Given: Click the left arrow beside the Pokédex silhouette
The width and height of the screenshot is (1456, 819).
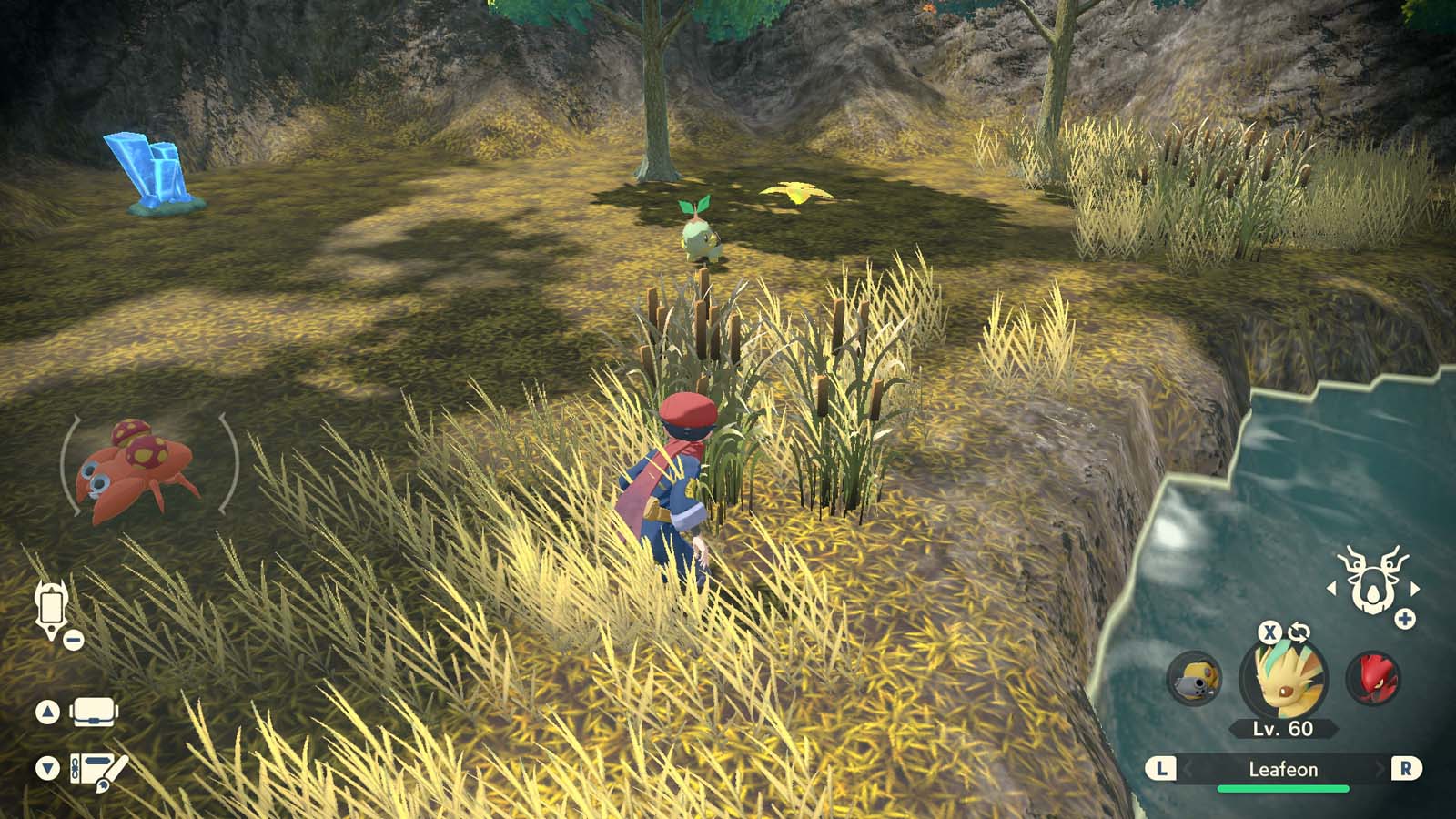Looking at the screenshot, I should [1333, 589].
